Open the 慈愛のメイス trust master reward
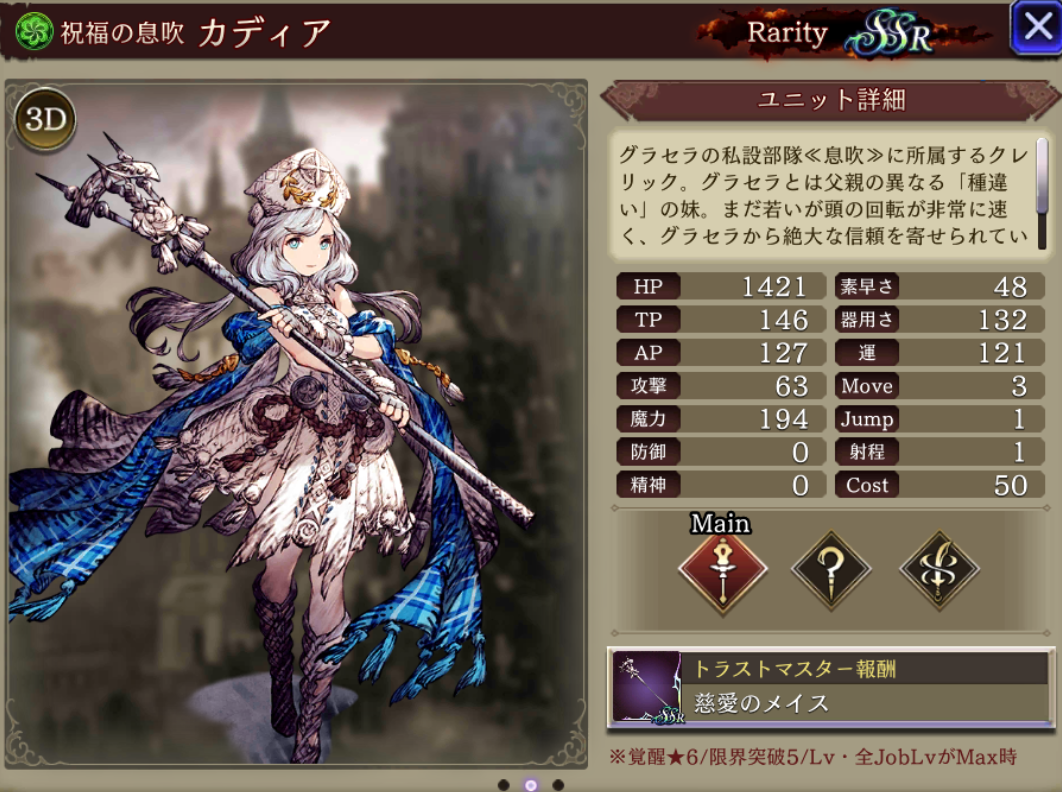Screen dimensions: 1062x792 pos(830,687)
